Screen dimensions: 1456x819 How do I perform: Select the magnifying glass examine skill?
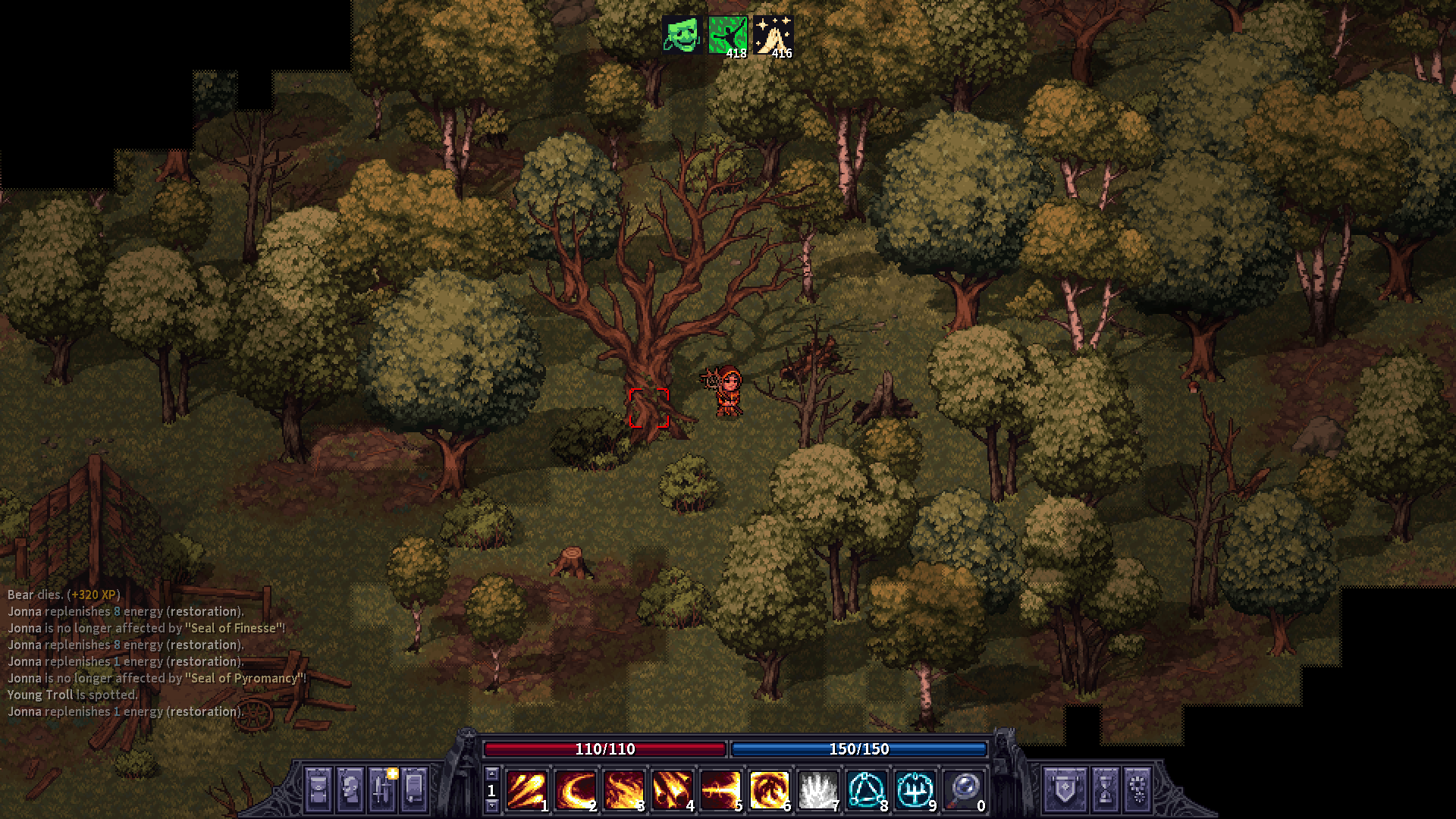coord(963,790)
